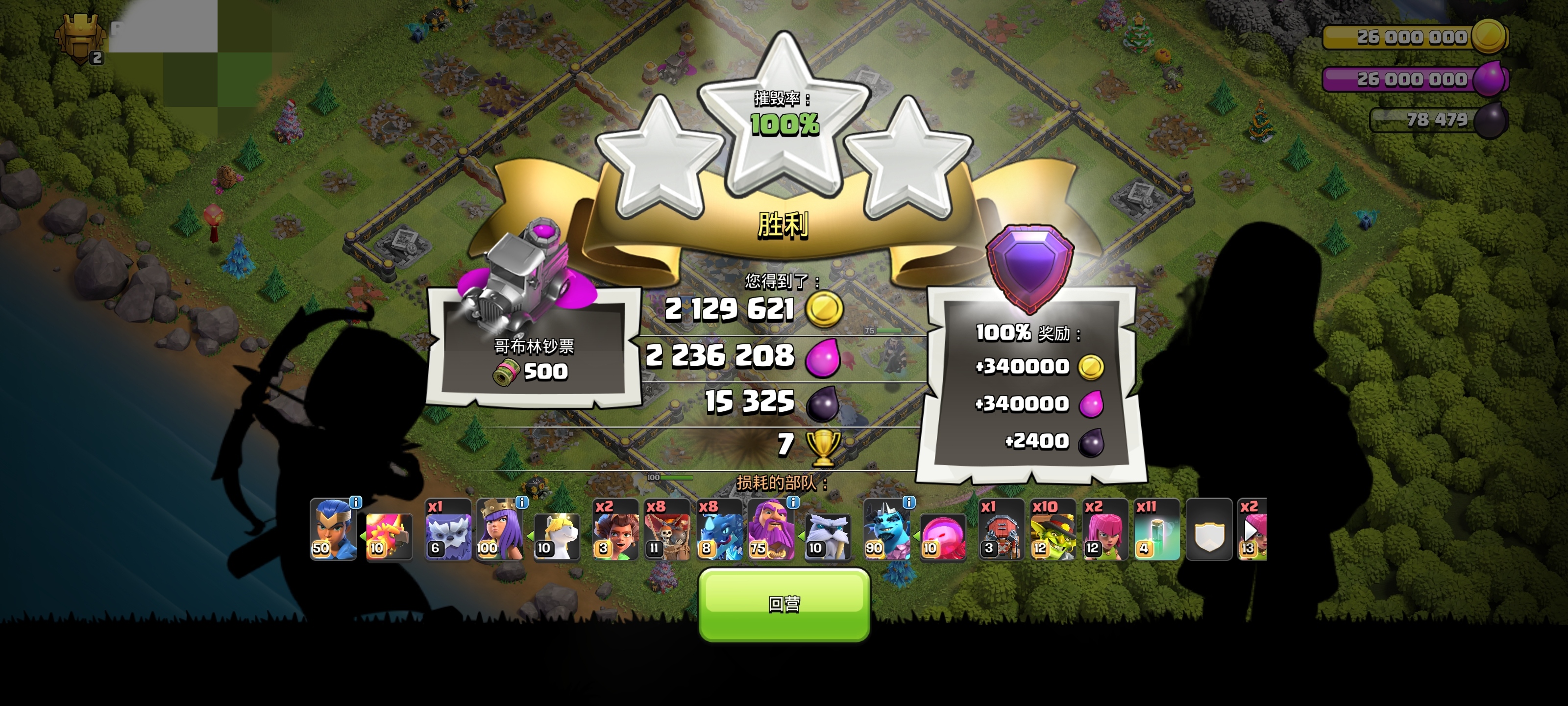The height and width of the screenshot is (706, 1568).
Task: Tap the skeleton Balloon troop card
Action: [667, 530]
